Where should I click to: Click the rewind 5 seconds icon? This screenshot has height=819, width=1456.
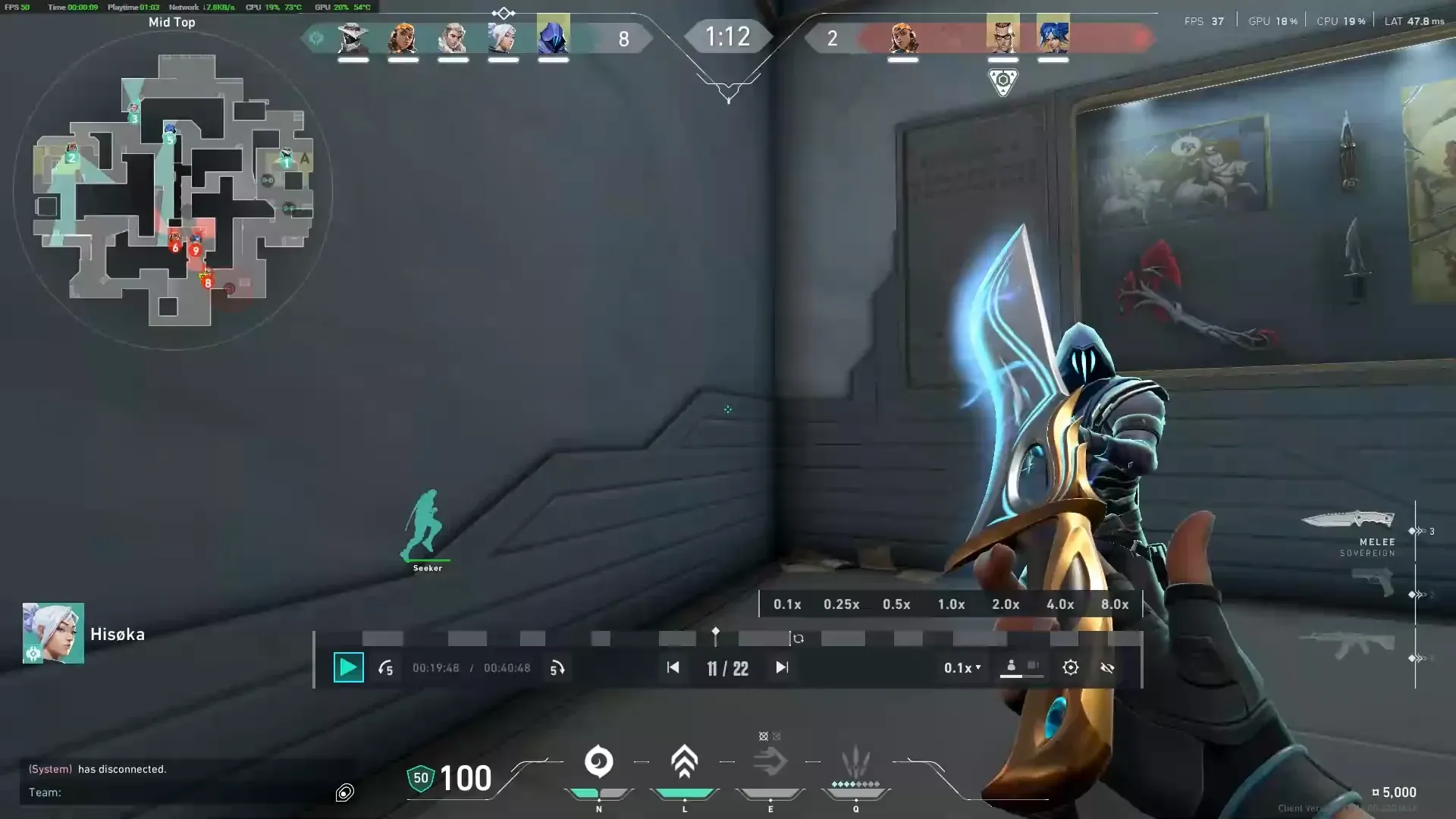(x=385, y=668)
